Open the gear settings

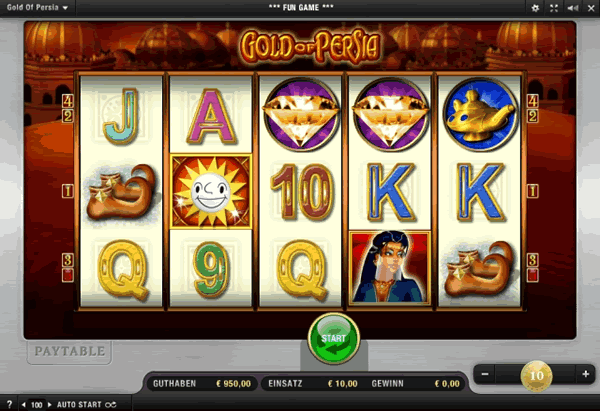(535, 7)
